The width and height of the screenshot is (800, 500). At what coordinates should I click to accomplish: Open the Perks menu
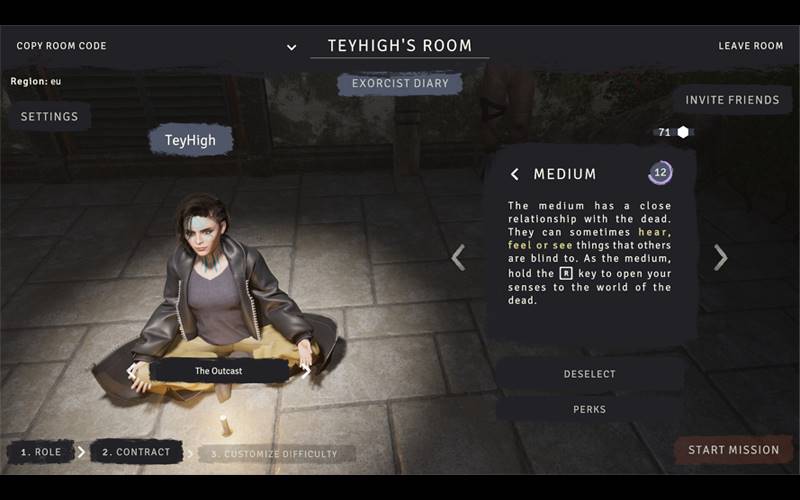tap(590, 409)
